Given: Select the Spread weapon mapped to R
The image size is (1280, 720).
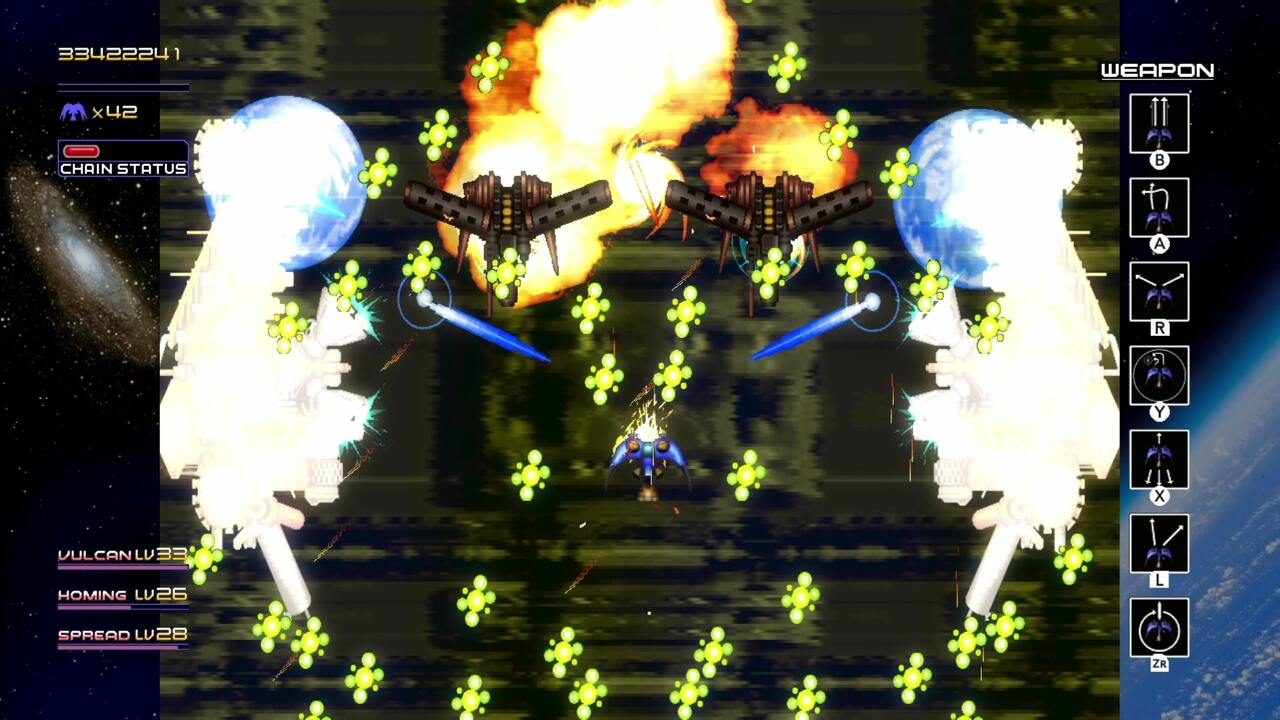Looking at the screenshot, I should click(x=1159, y=290).
